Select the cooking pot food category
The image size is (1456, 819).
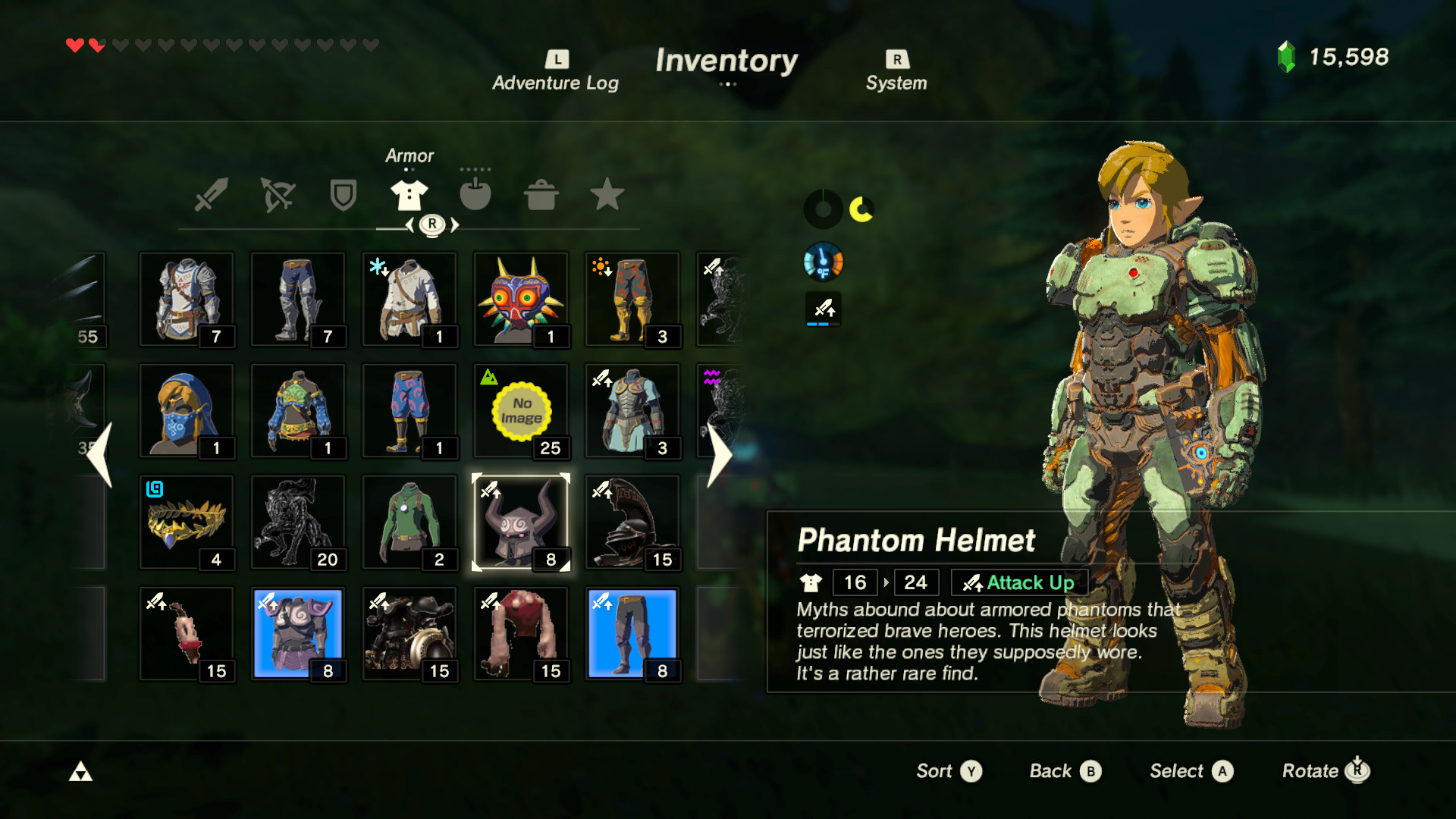(541, 195)
